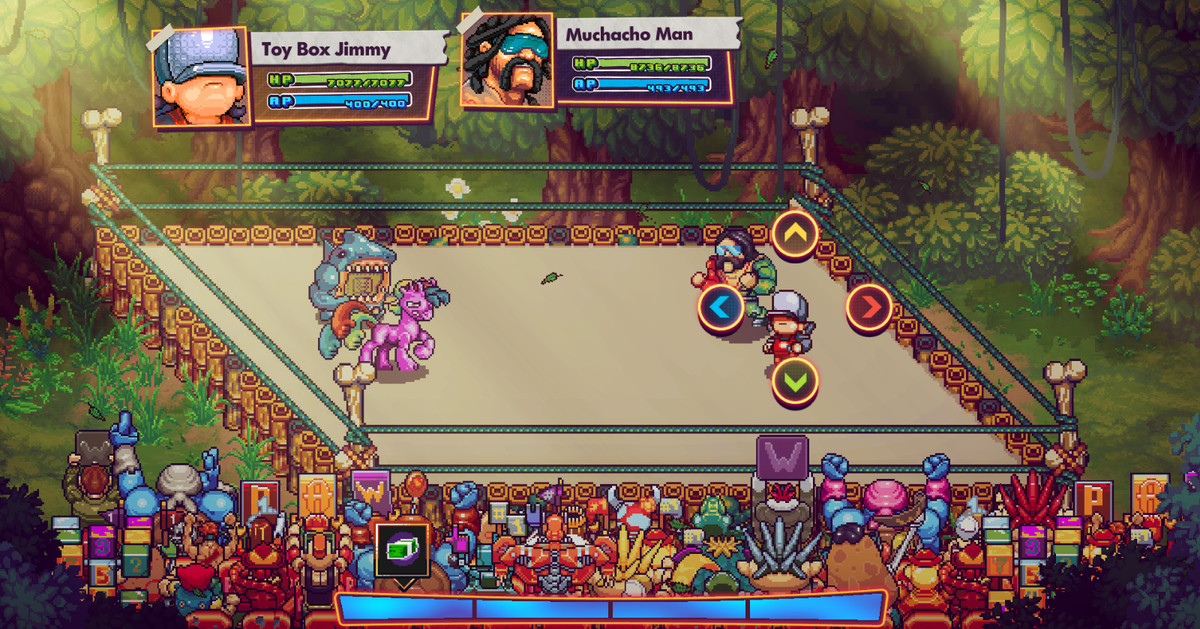The height and width of the screenshot is (629, 1200).
Task: Click Toy Box Jimmy's portrait
Action: point(200,77)
